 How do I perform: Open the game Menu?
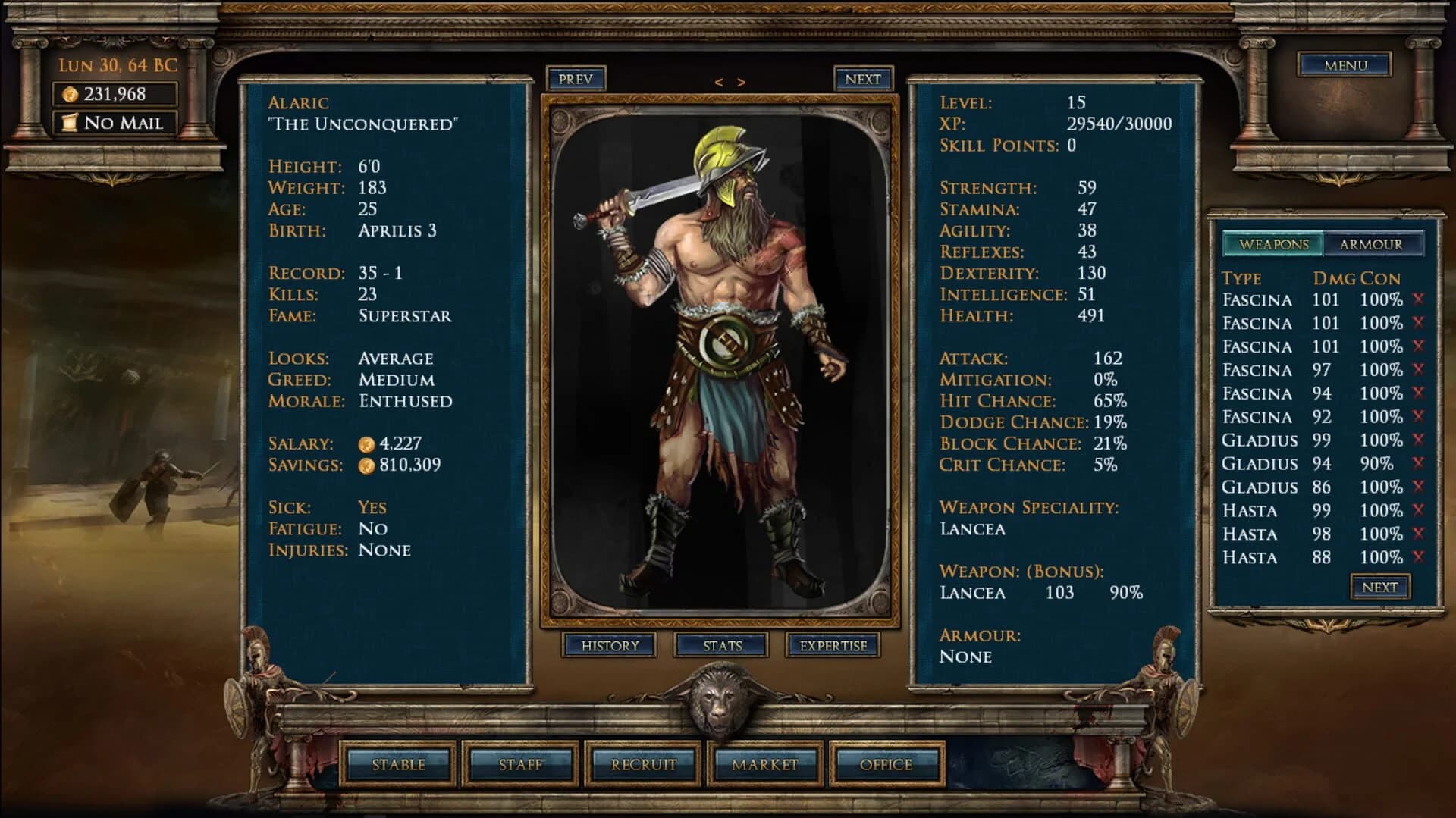1344,65
